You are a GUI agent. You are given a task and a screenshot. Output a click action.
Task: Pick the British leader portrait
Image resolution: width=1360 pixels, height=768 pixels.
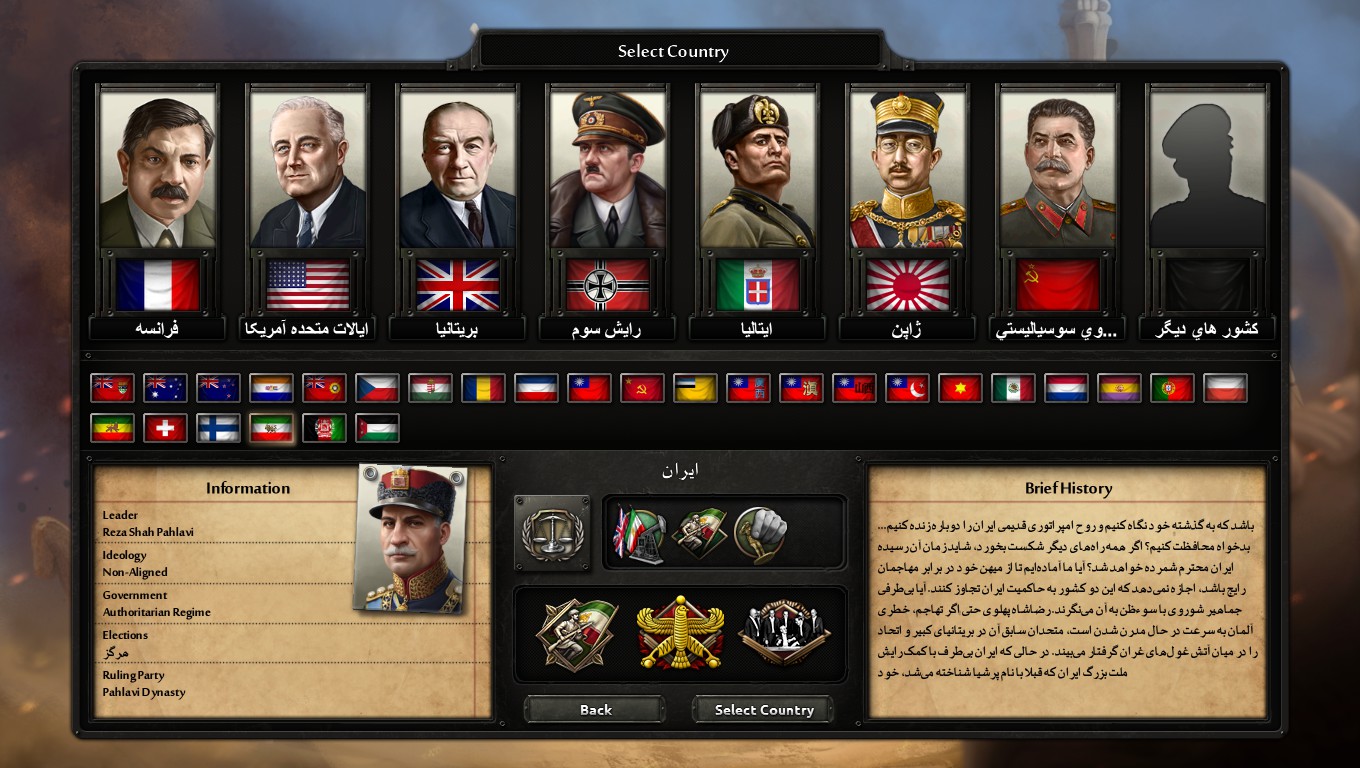point(458,170)
